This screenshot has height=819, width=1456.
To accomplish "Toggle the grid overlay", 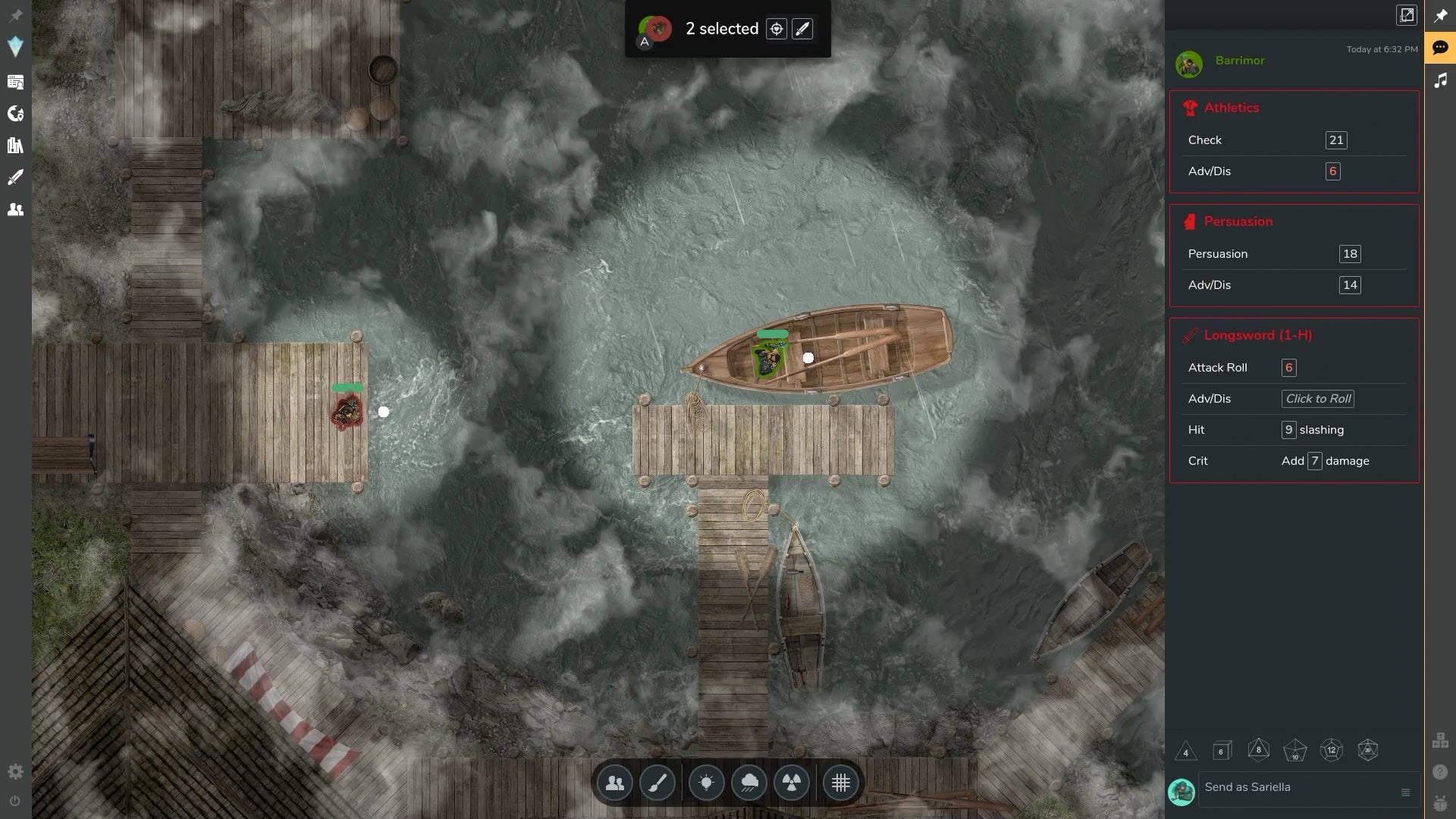I will pyautogui.click(x=840, y=783).
